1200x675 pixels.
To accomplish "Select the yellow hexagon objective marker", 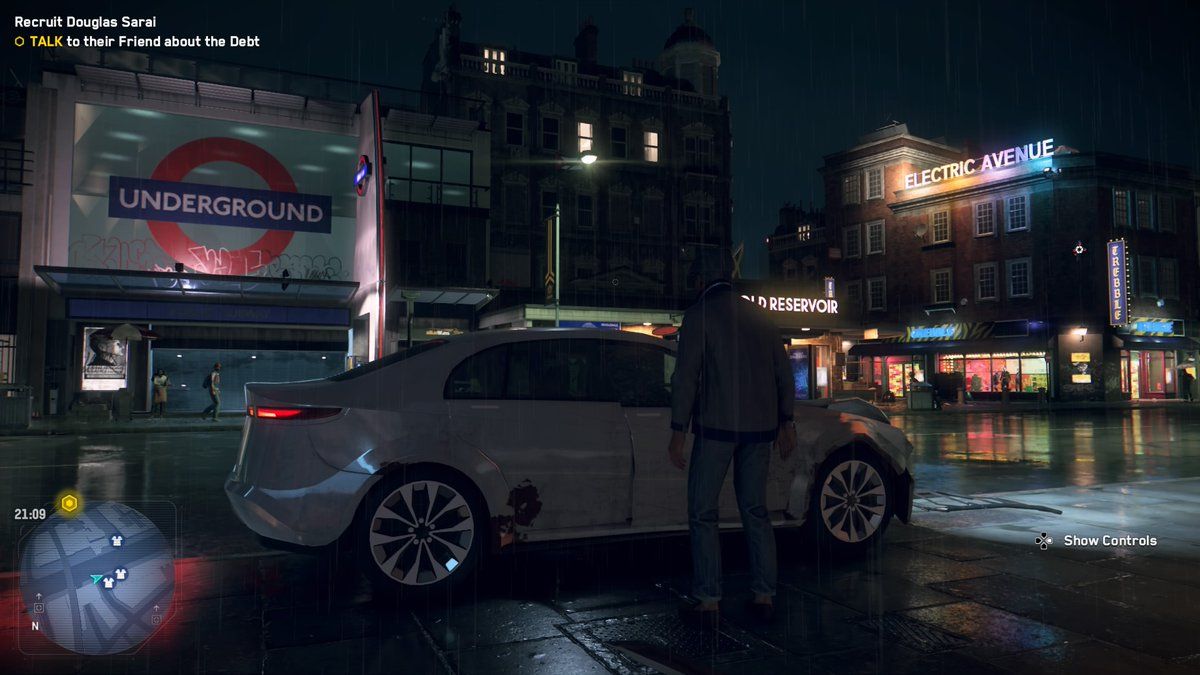I will pyautogui.click(x=69, y=504).
